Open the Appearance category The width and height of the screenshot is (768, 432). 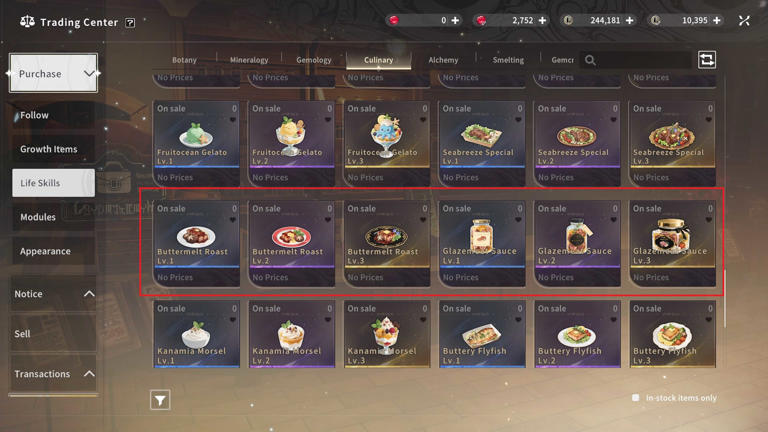[x=45, y=251]
